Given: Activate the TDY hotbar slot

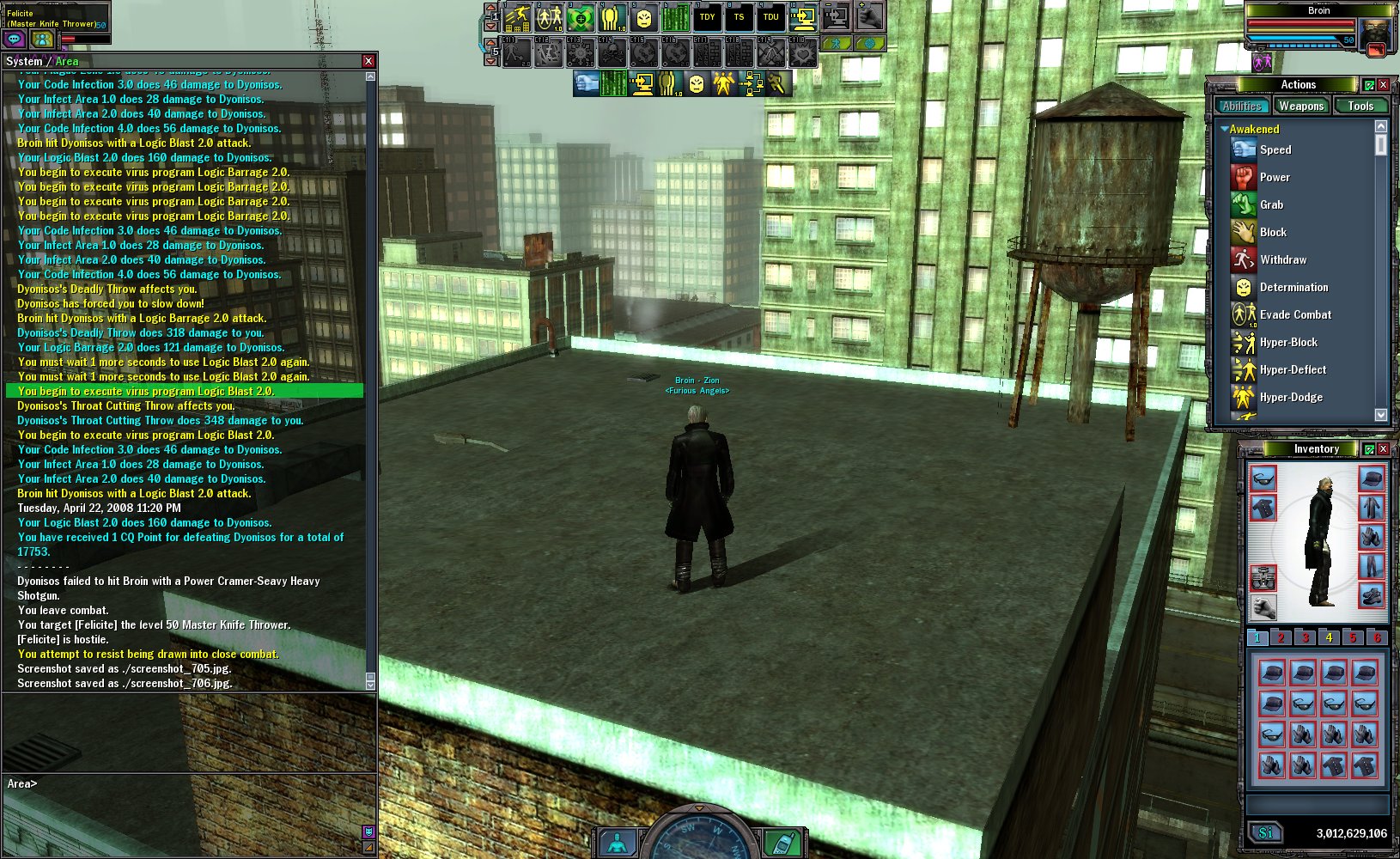Looking at the screenshot, I should point(707,16).
